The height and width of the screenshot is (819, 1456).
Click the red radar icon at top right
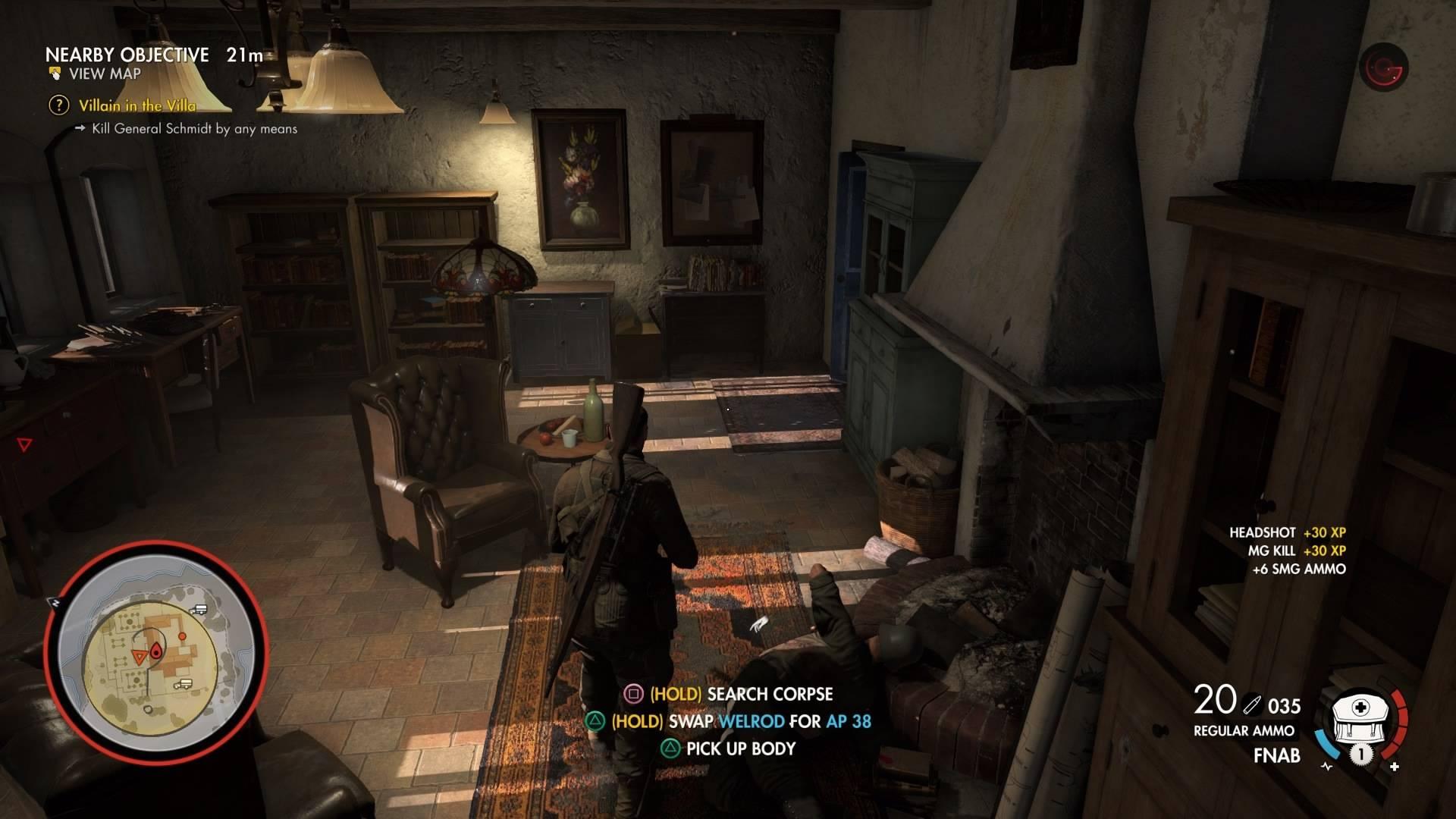pyautogui.click(x=1383, y=68)
